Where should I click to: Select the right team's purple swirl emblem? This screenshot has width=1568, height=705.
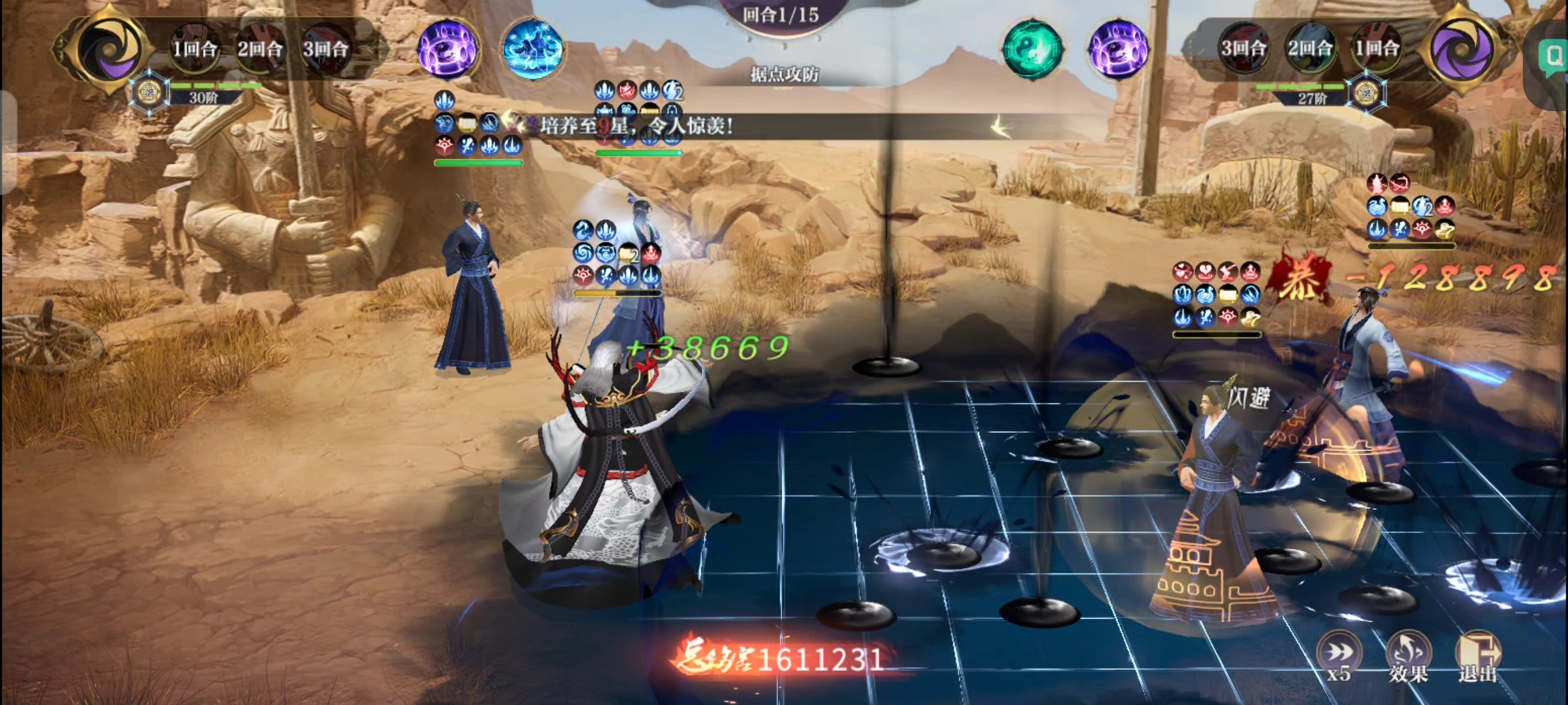pyautogui.click(x=1461, y=49)
